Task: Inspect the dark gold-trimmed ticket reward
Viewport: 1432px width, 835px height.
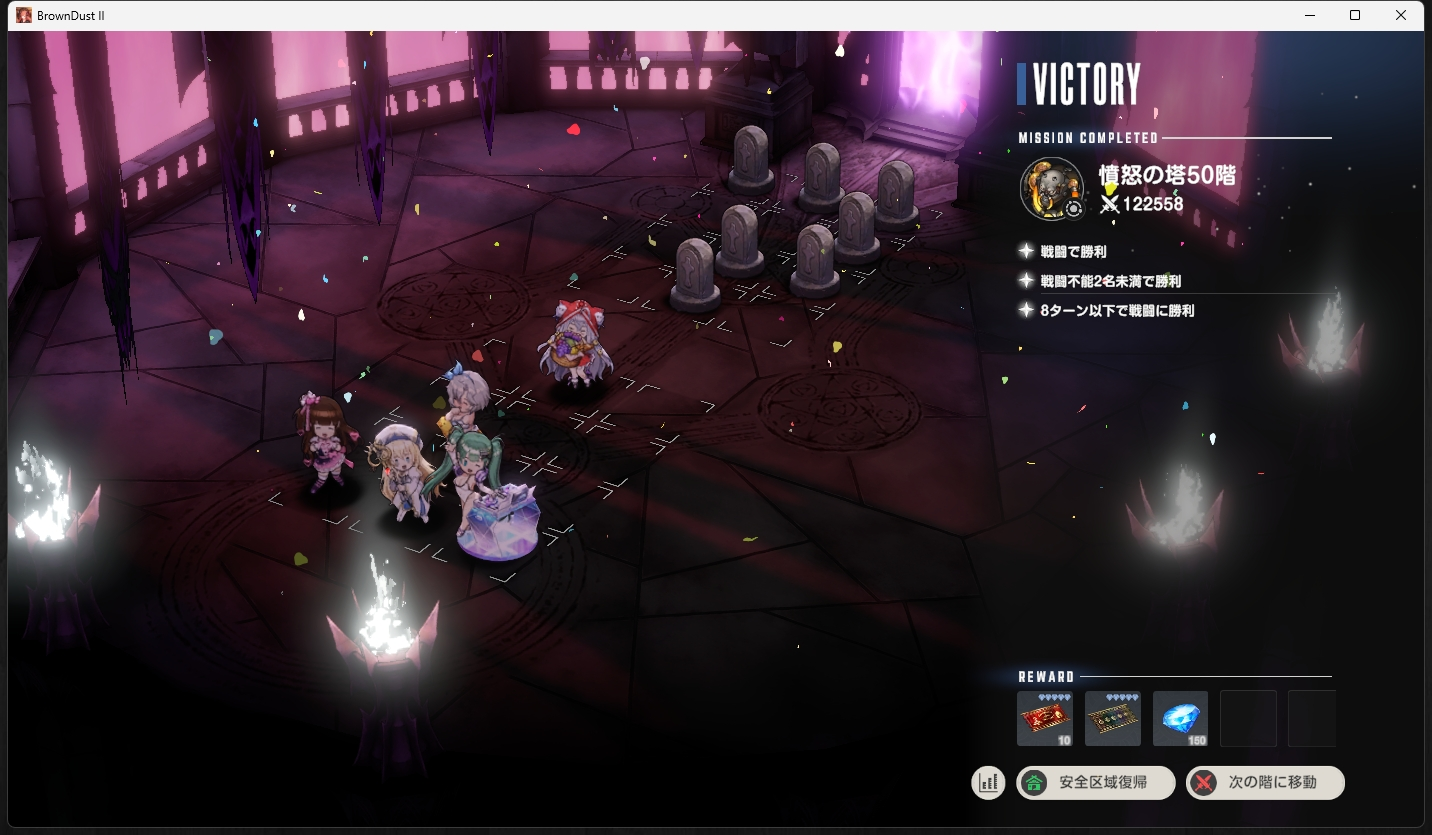Action: point(1112,718)
